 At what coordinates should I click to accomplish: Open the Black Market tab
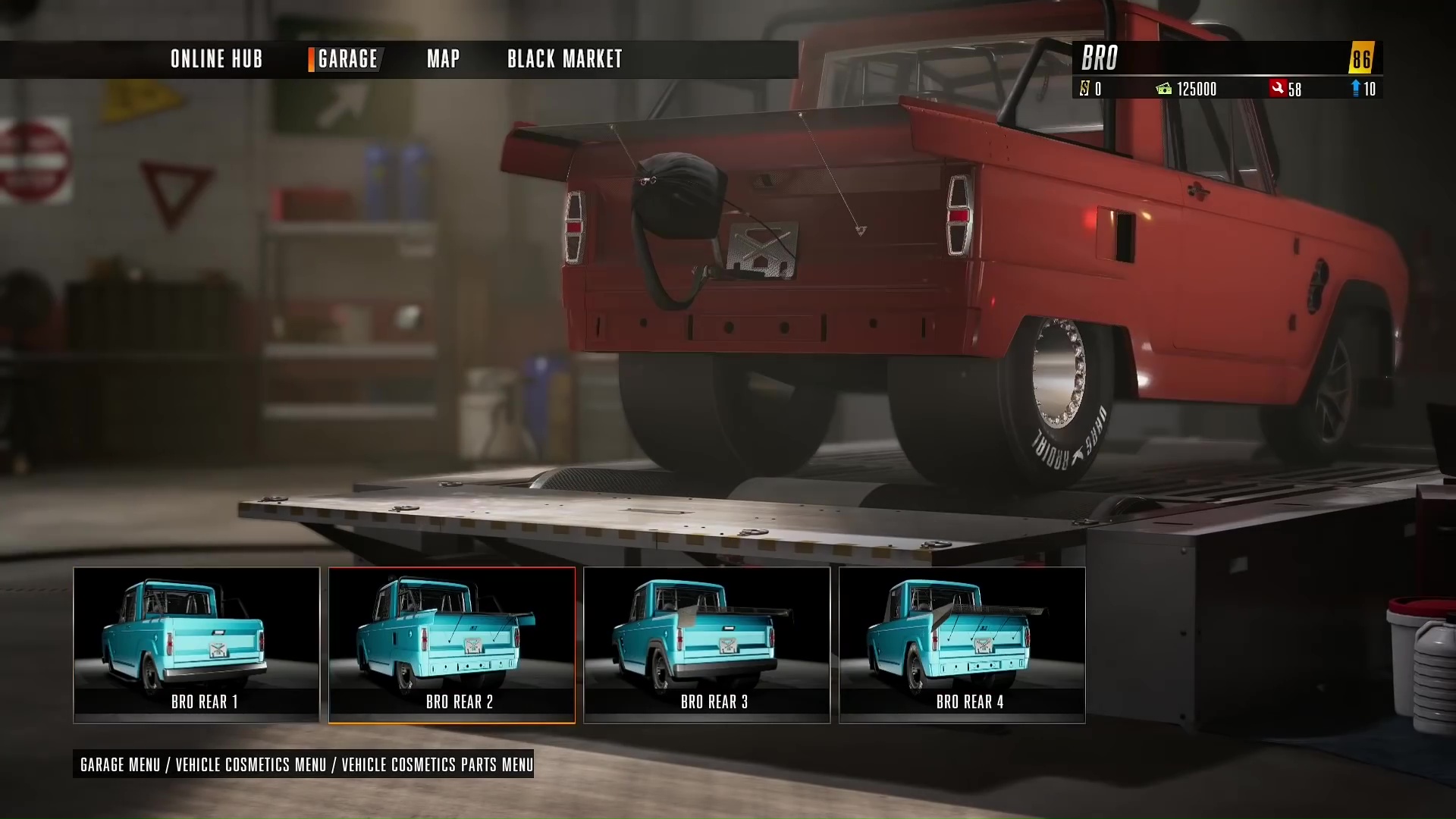[564, 59]
